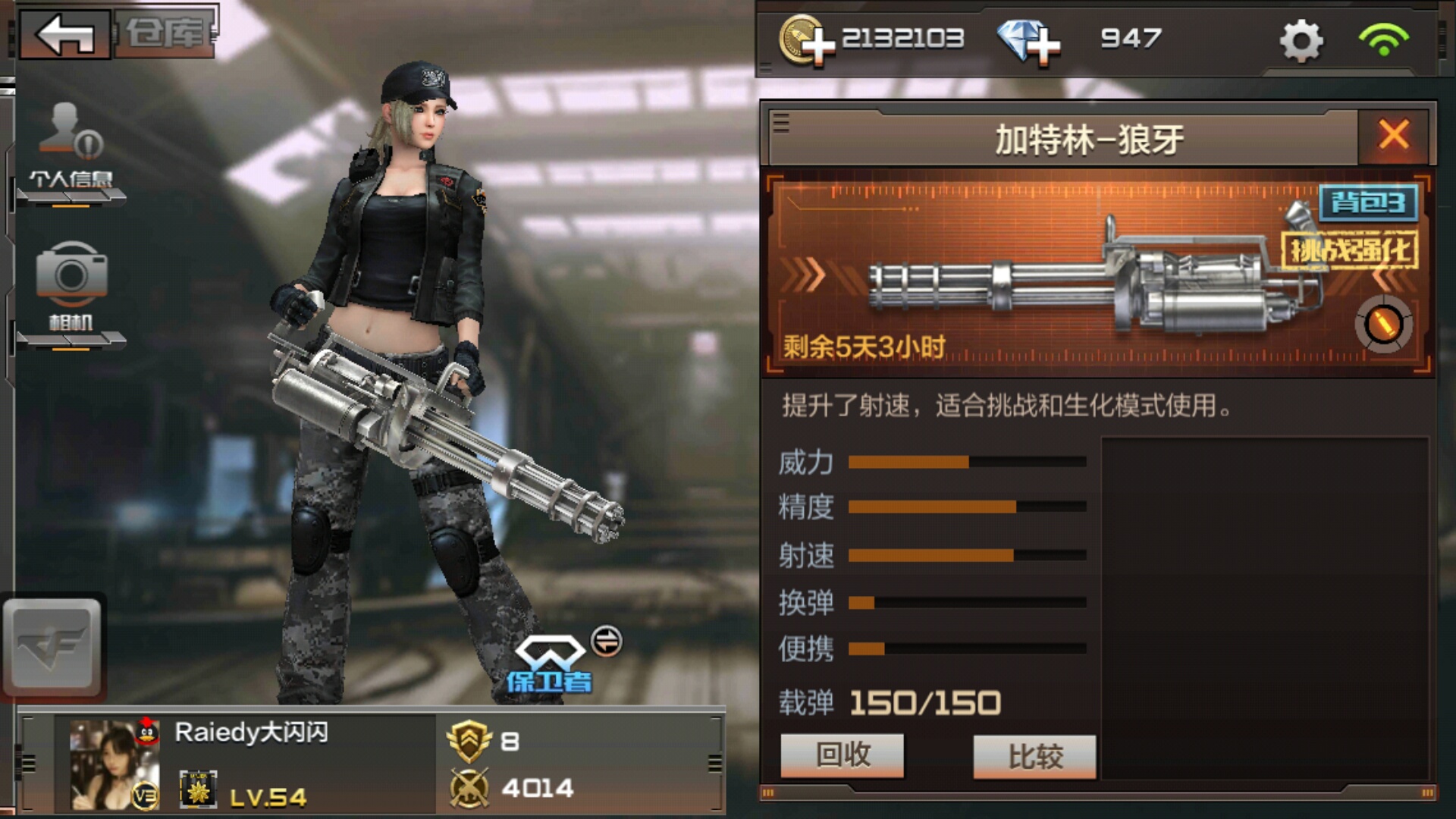Recycle the weapon with 回收
The width and height of the screenshot is (1456, 819).
[x=843, y=755]
